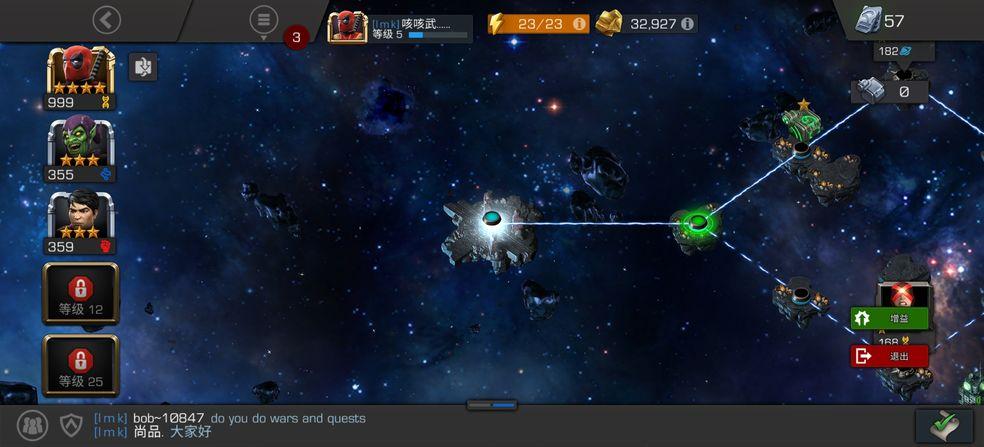This screenshot has height=447, width=984.
Task: Open the friends social icon
Action: pyautogui.click(x=33, y=425)
